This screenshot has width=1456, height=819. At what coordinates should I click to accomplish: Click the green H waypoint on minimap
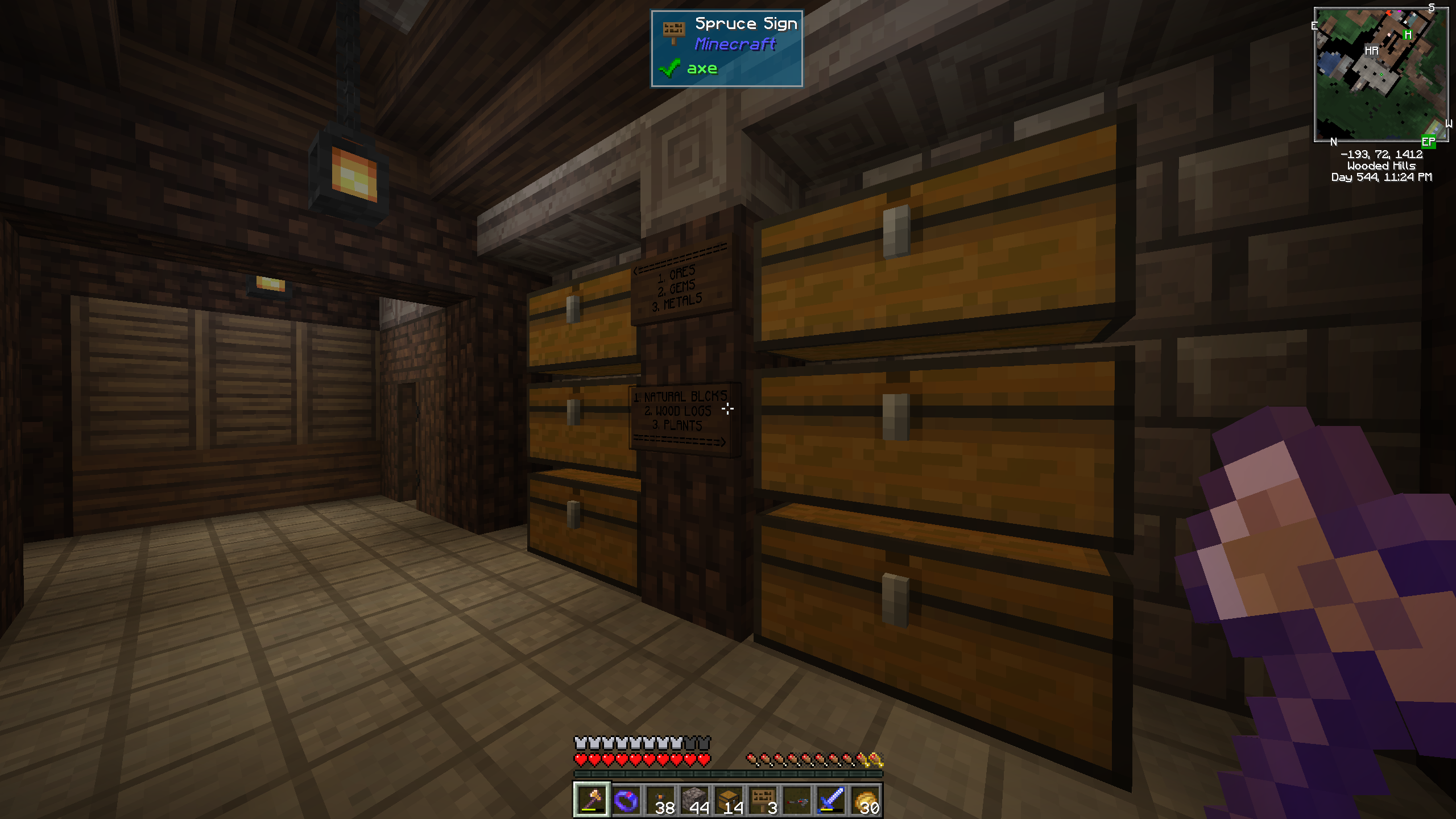coord(1408,35)
